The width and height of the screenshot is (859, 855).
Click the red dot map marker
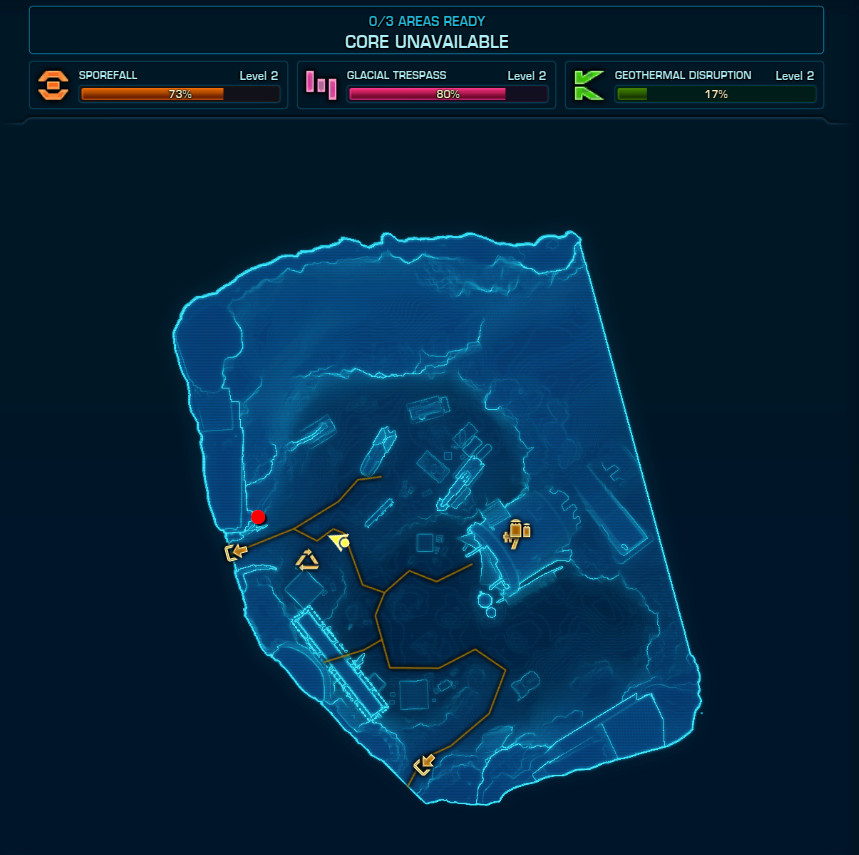pos(258,517)
